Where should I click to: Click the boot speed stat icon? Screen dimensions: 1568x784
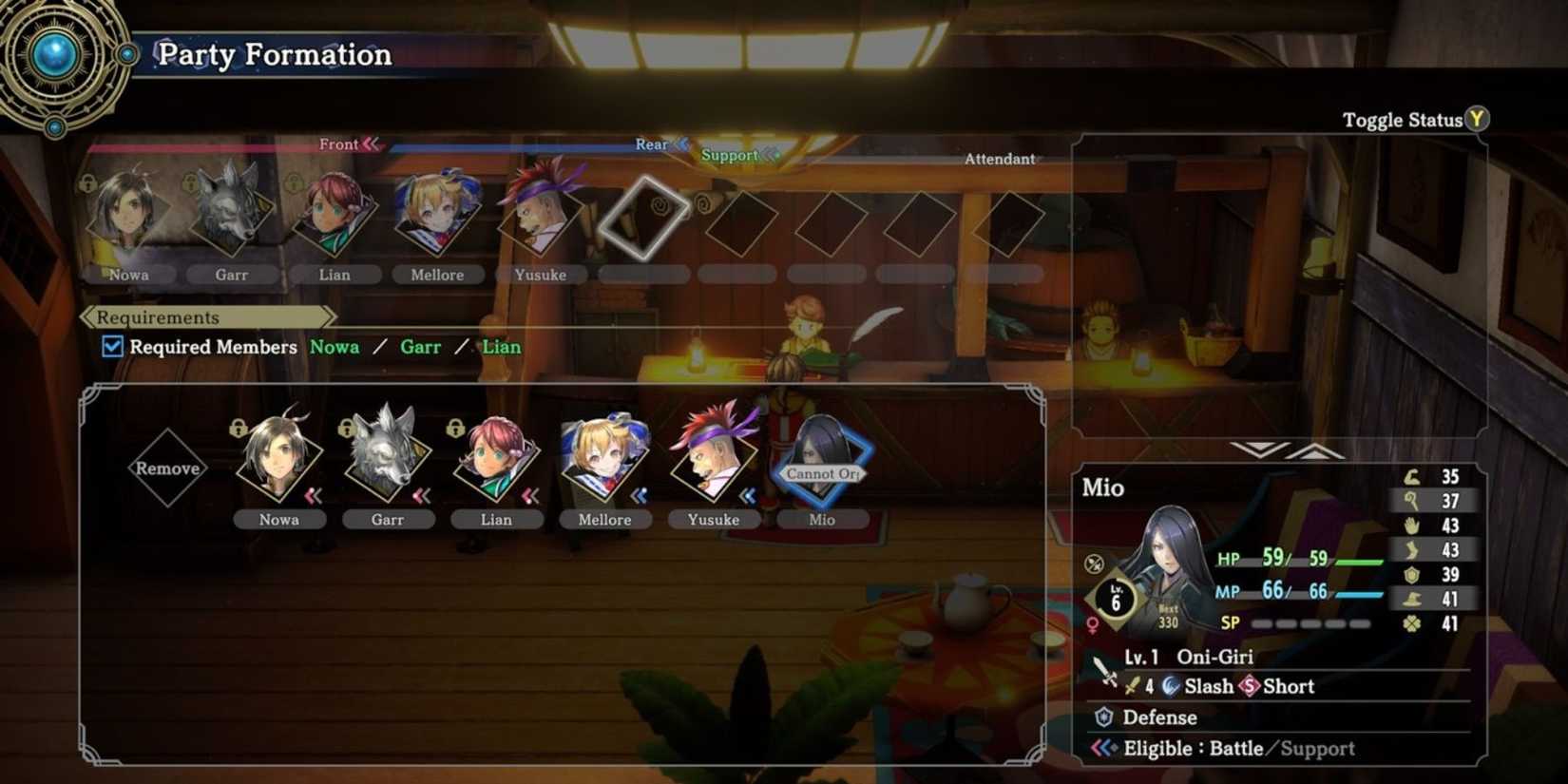(x=1412, y=550)
